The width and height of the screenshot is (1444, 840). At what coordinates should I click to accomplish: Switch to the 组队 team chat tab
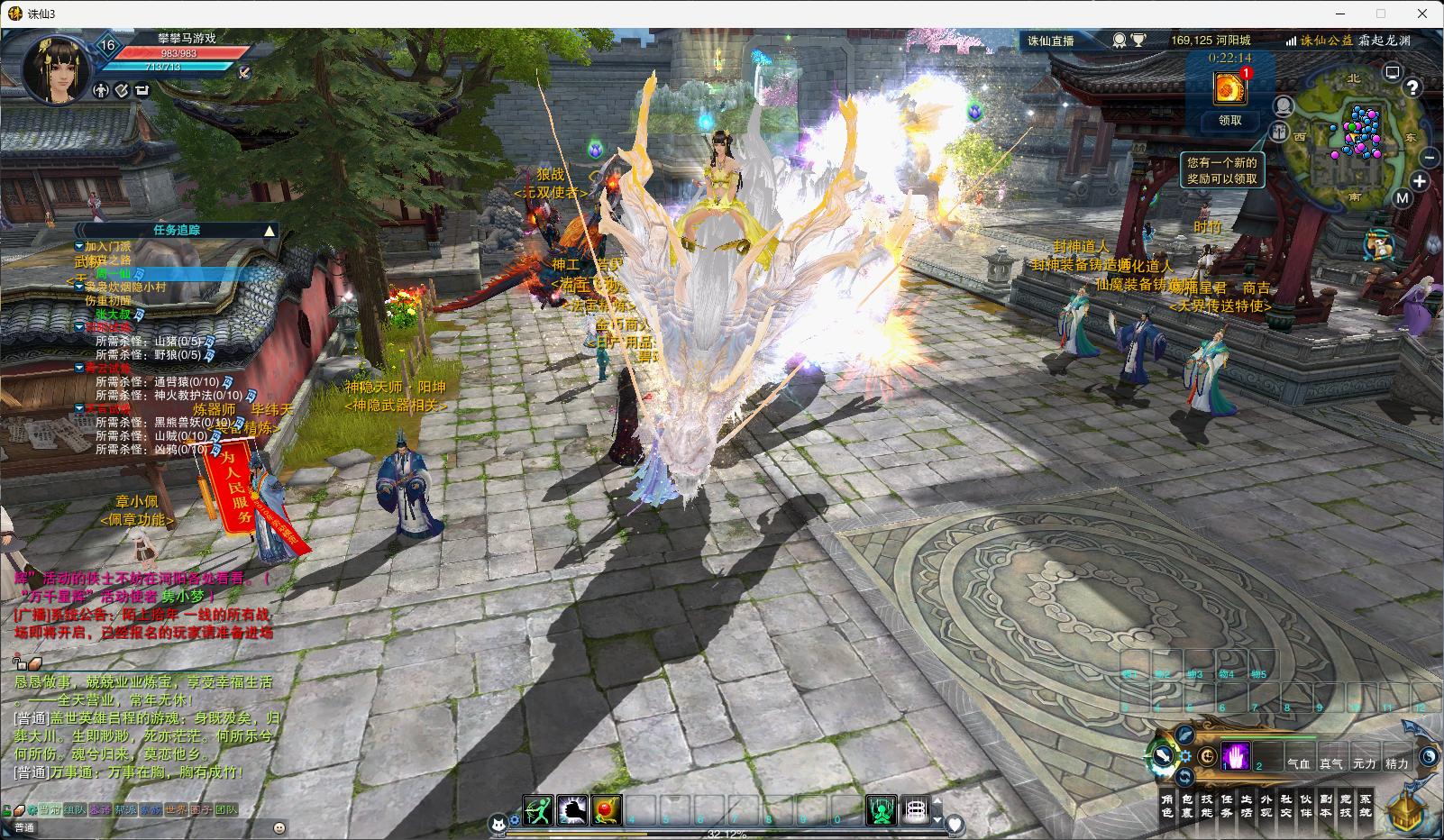(x=74, y=810)
